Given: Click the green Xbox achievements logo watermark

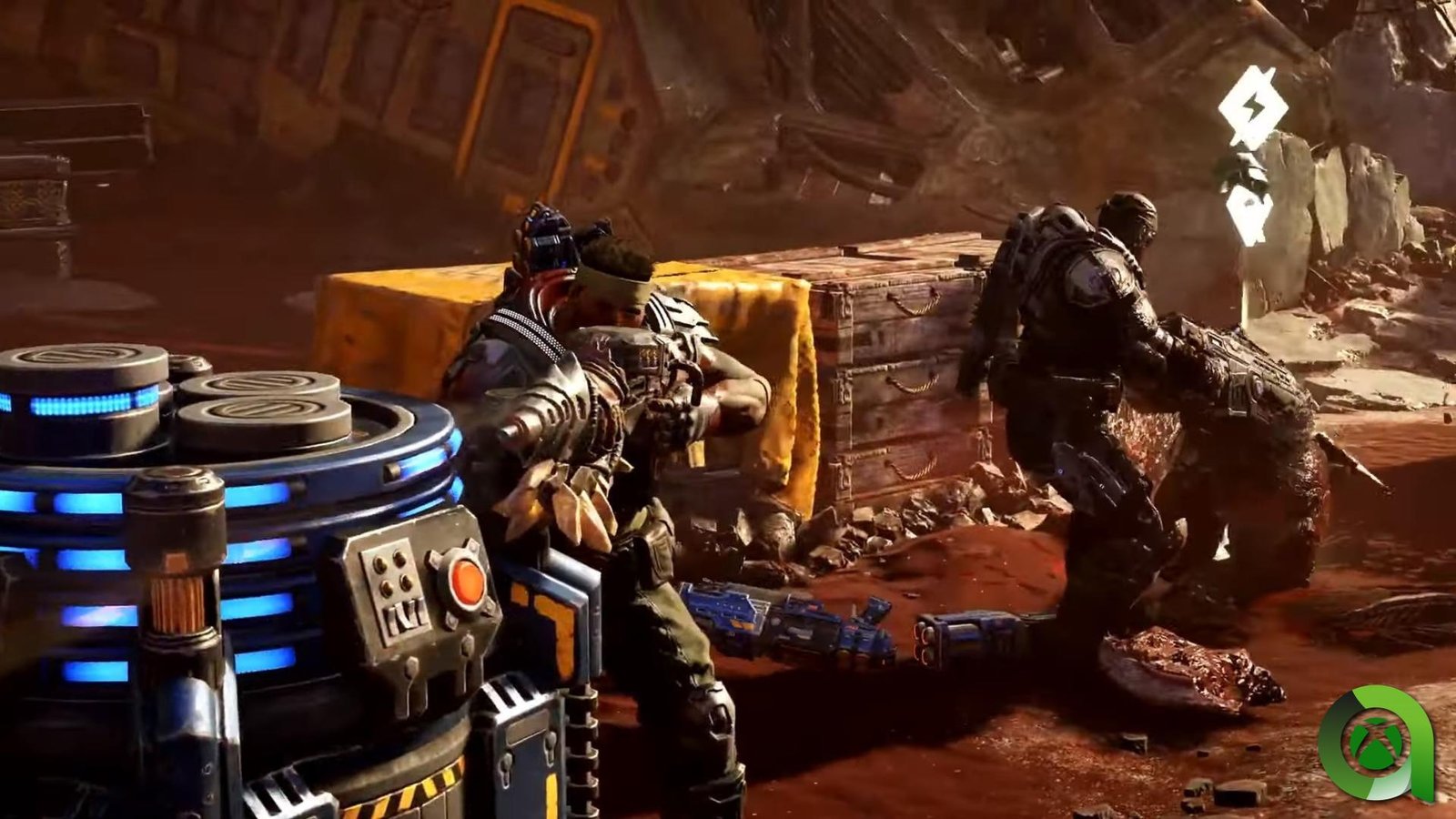Looking at the screenshot, I should [x=1375, y=743].
